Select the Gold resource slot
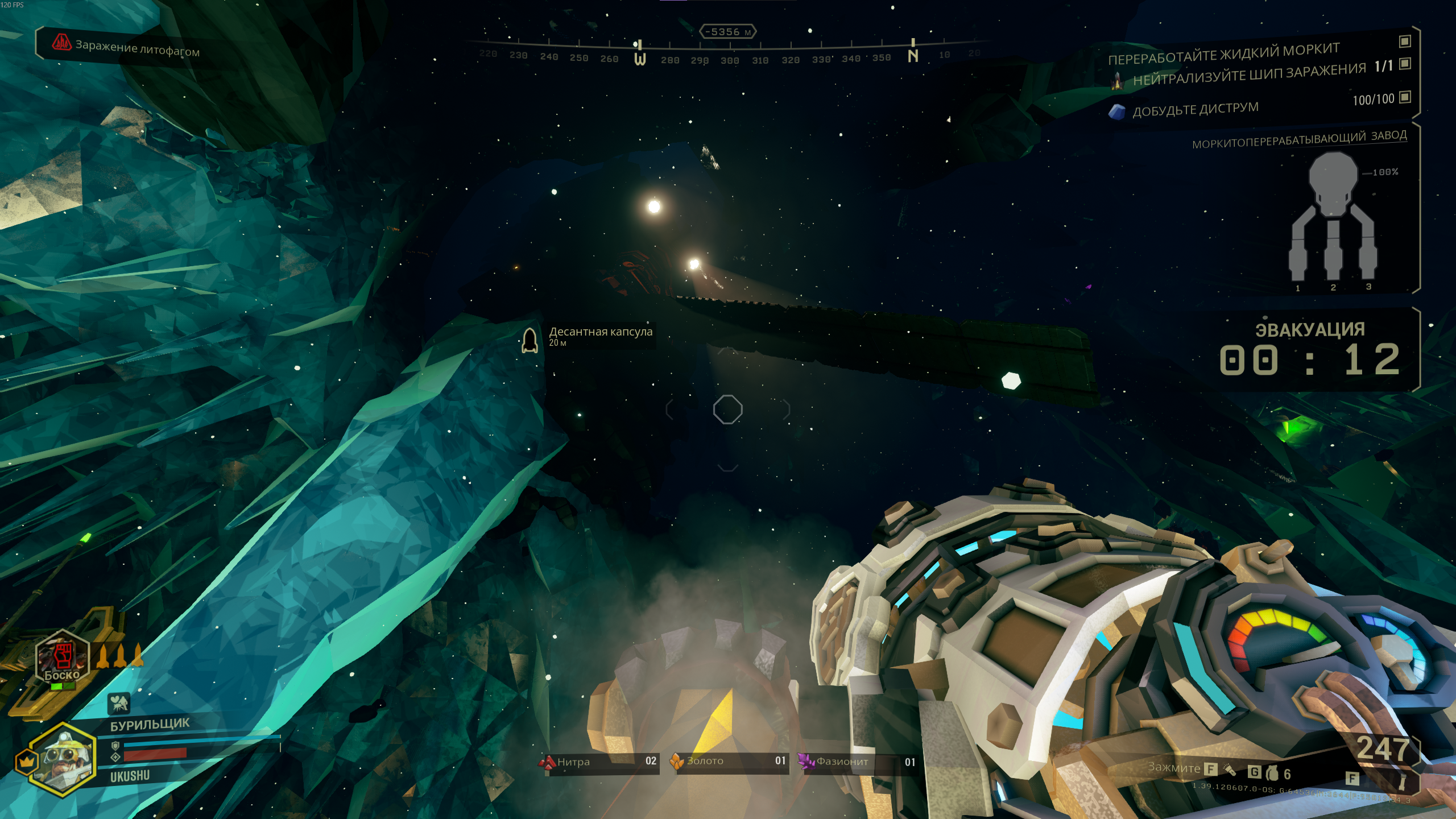 click(730, 762)
